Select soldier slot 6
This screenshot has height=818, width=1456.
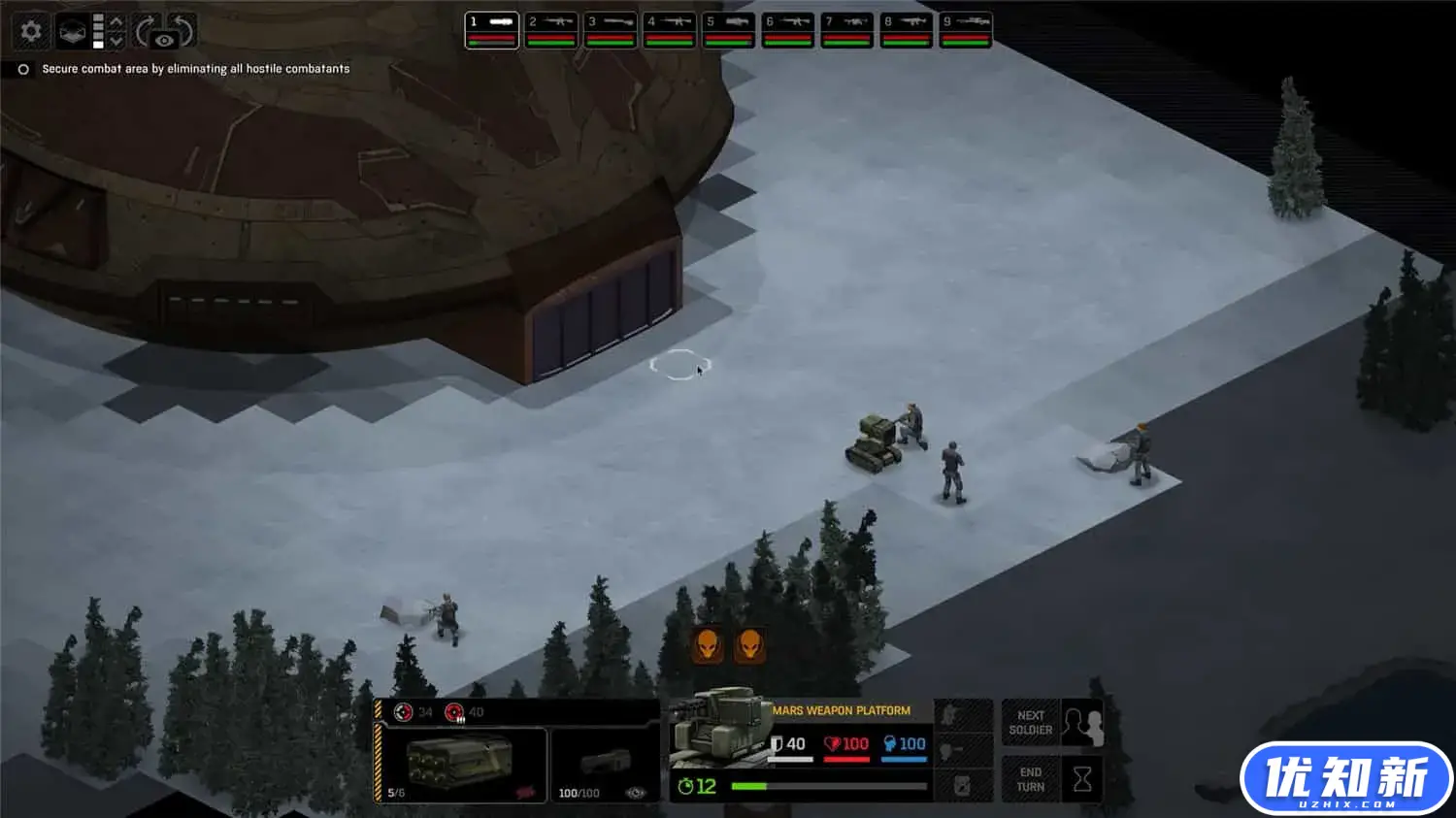[x=788, y=29]
